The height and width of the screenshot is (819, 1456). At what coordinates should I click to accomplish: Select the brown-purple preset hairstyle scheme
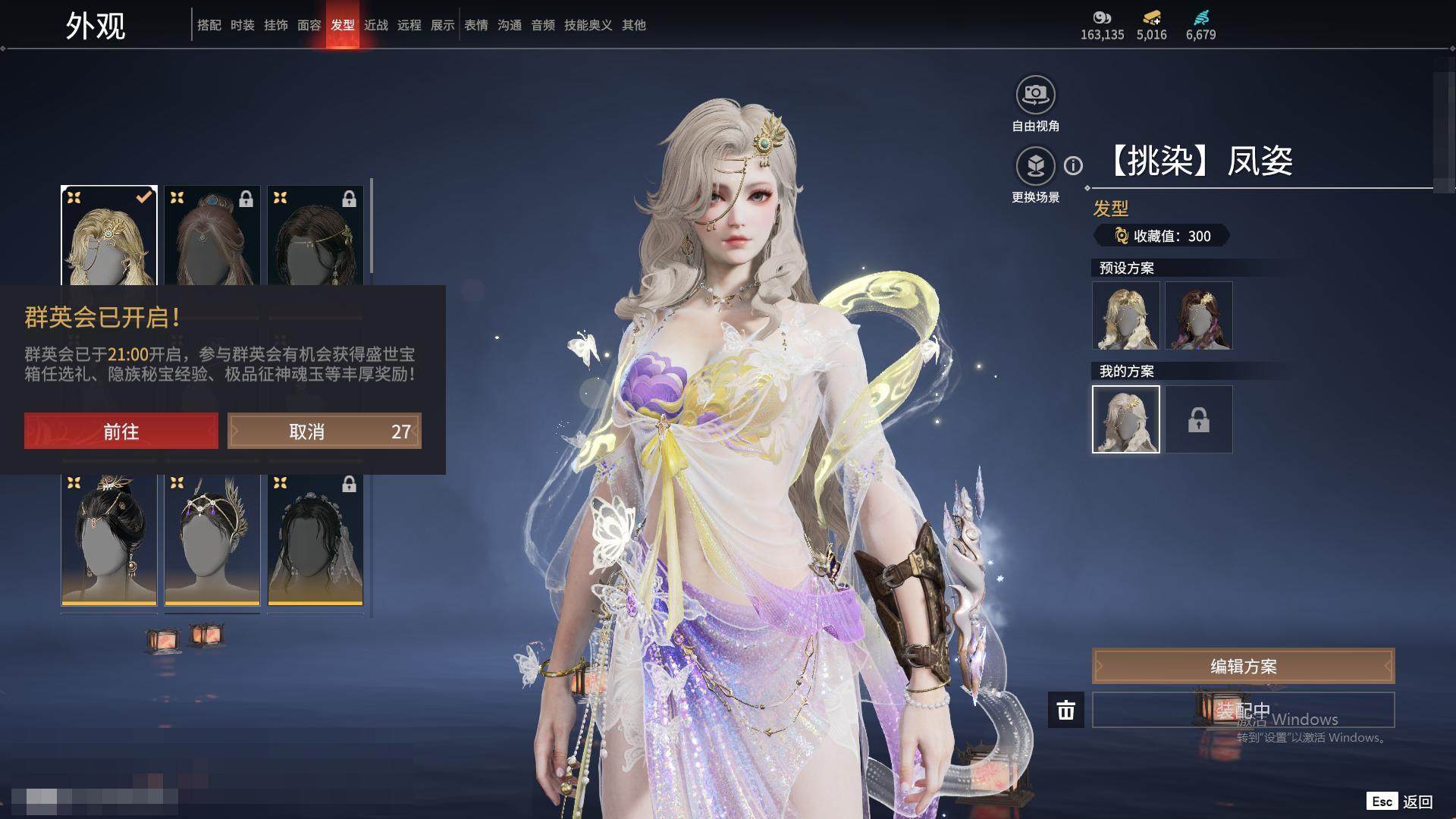[x=1199, y=315]
